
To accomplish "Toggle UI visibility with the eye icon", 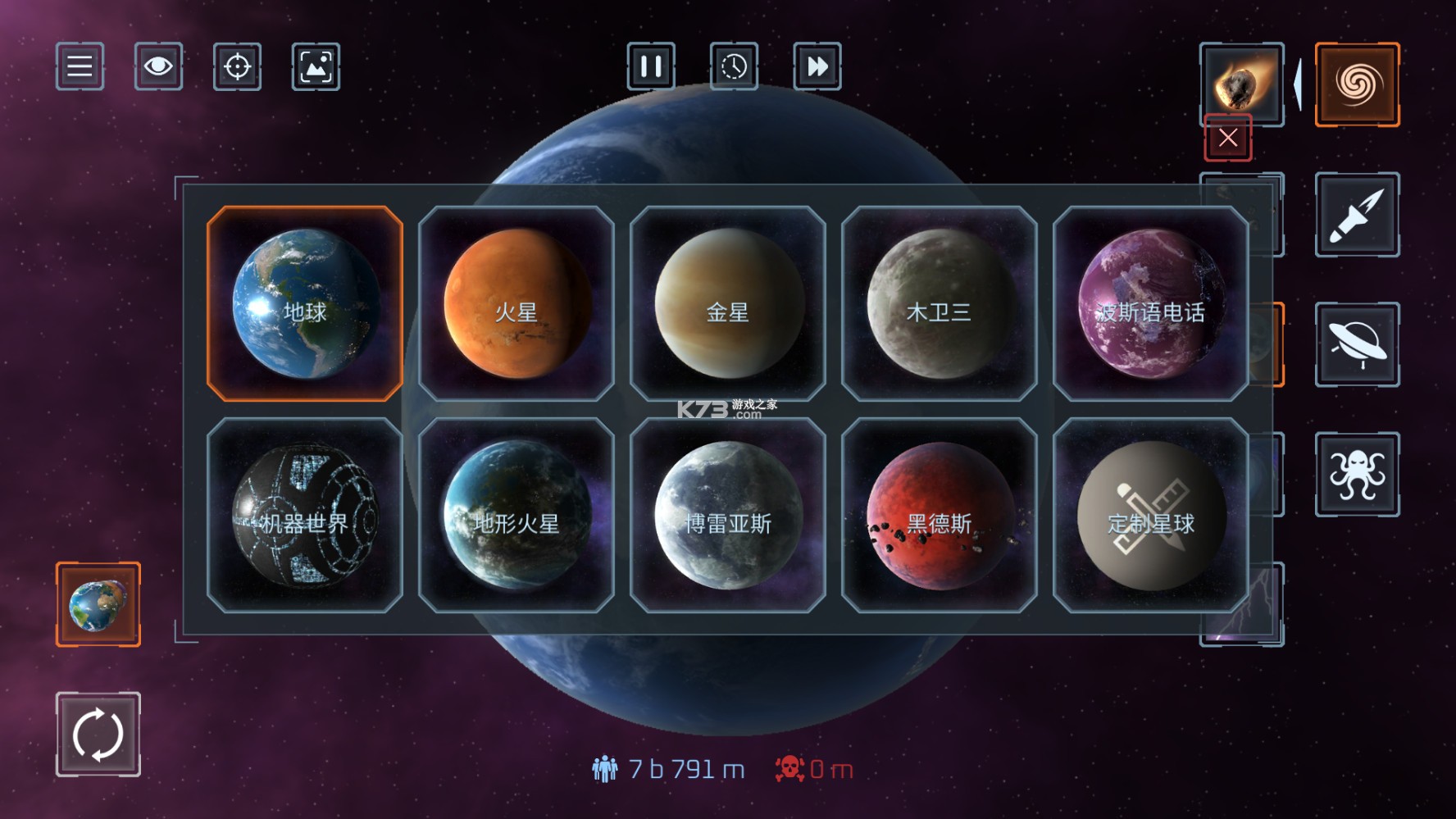I will coord(157,67).
